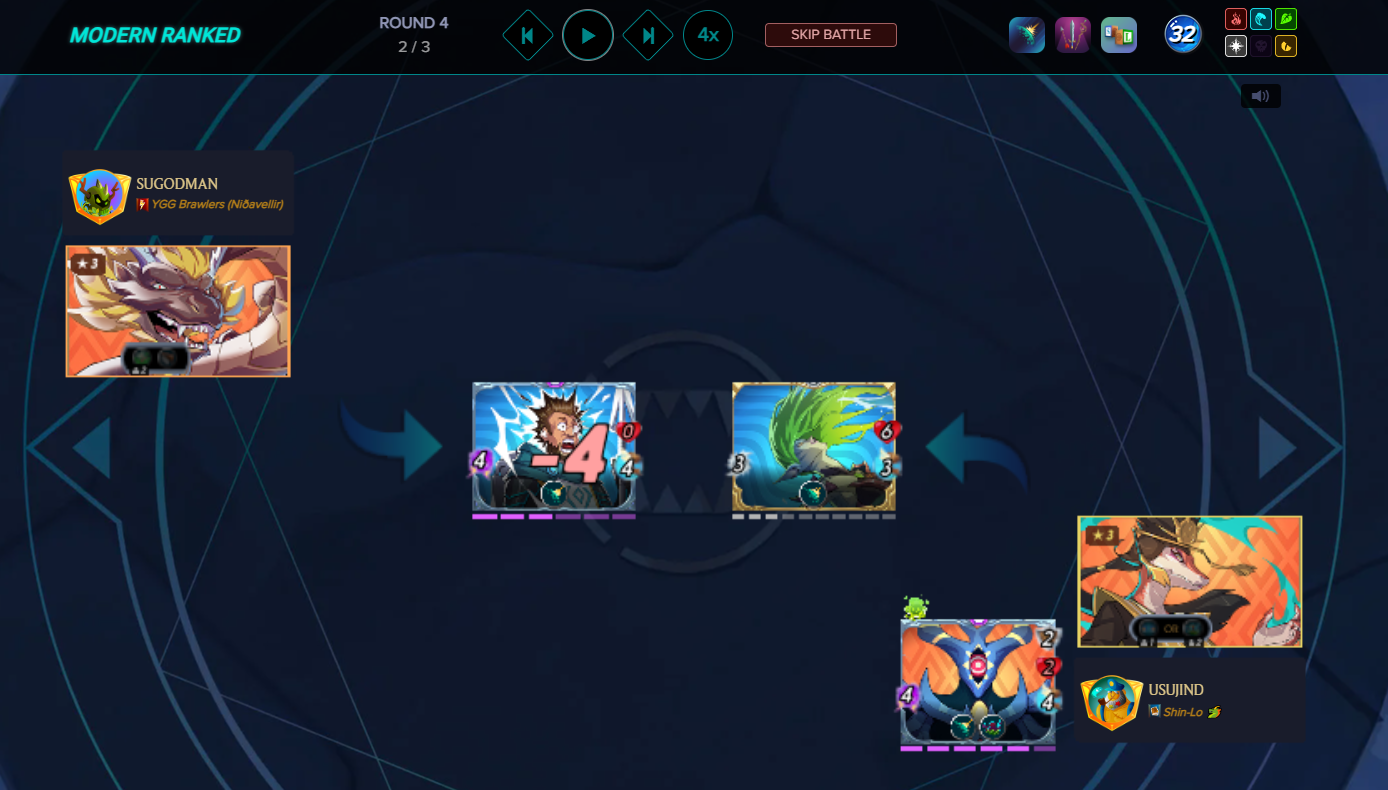Screen dimensions: 1388x790
Task: Click the red fire element icon
Action: pyautogui.click(x=1236, y=19)
